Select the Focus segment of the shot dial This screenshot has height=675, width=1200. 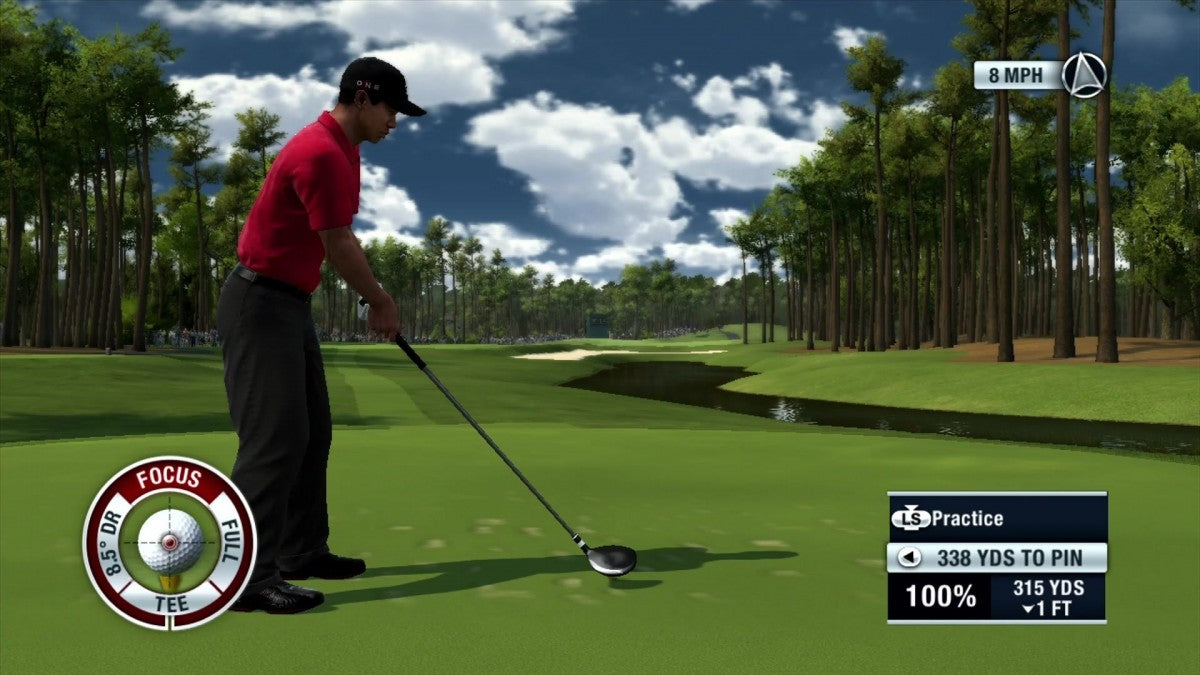click(x=169, y=478)
